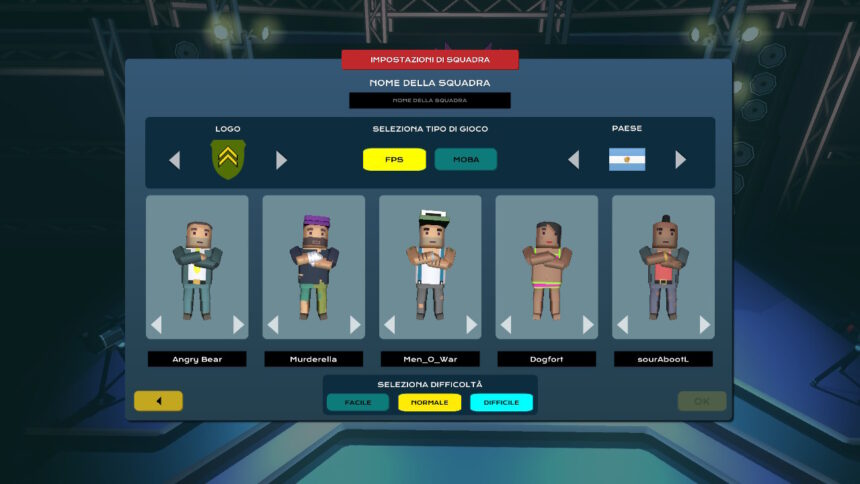Edit the Dogfort player name
The height and width of the screenshot is (484, 860).
coord(546,358)
